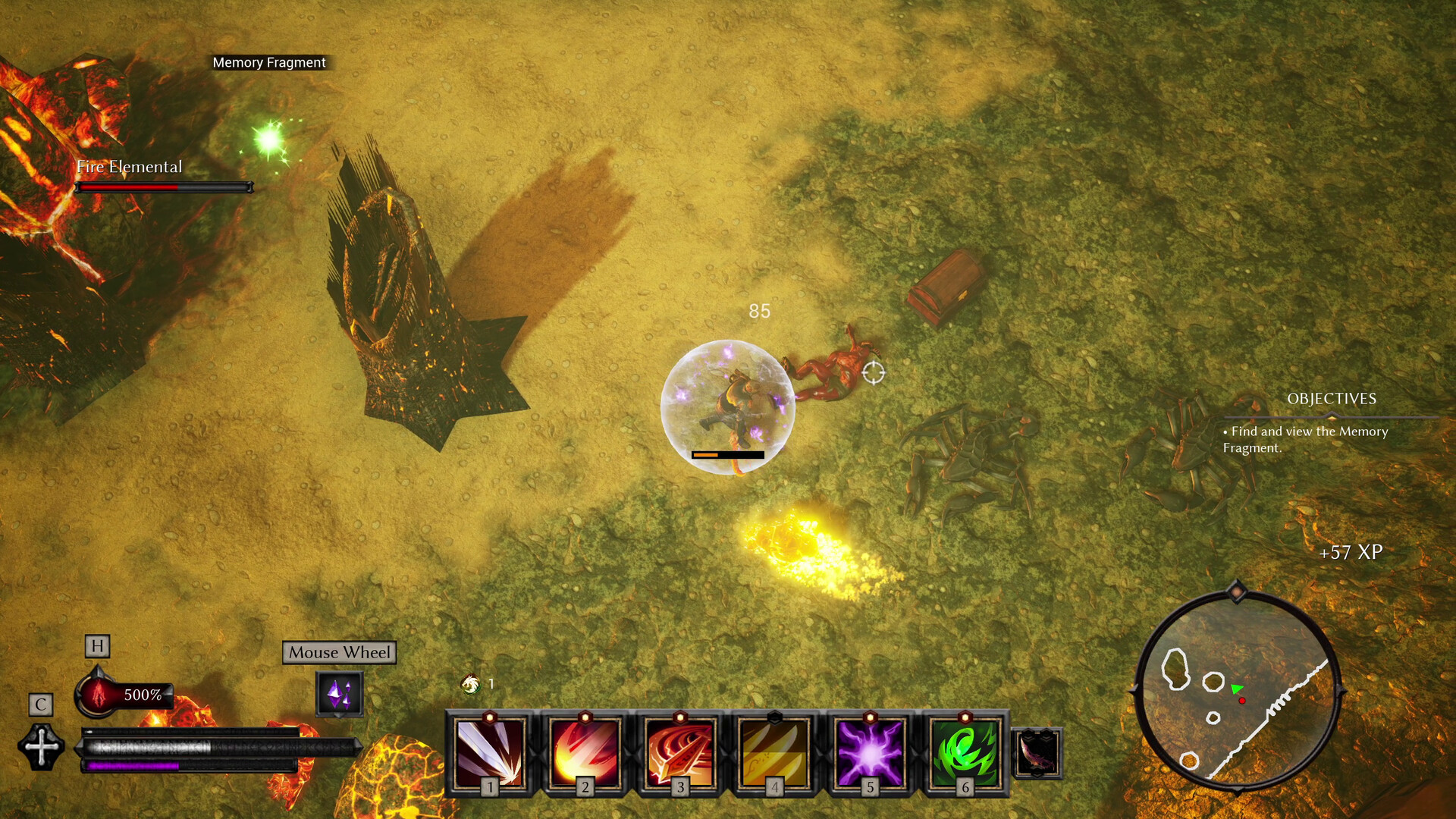This screenshot has height=819, width=1456.
Task: Cast the purple energy burst ability
Action: click(x=870, y=752)
